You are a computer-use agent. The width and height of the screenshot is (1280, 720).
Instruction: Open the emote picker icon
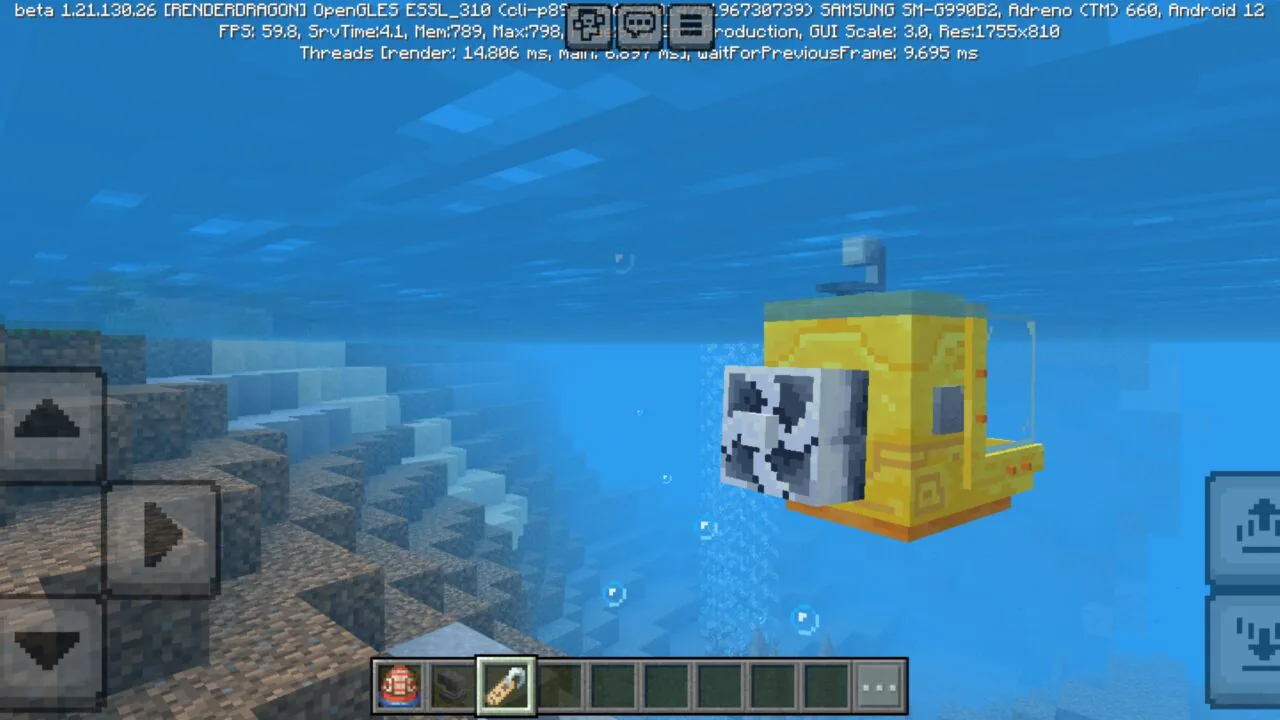pos(589,26)
